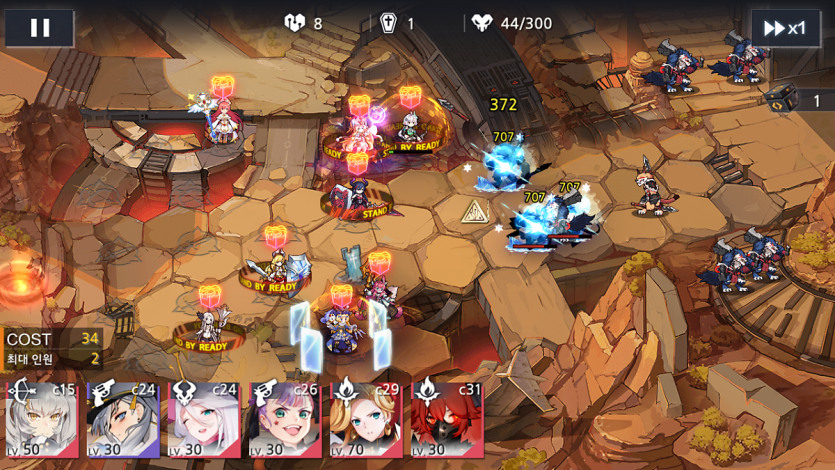Choose the cost 24 gunner with black hat

tap(123, 420)
